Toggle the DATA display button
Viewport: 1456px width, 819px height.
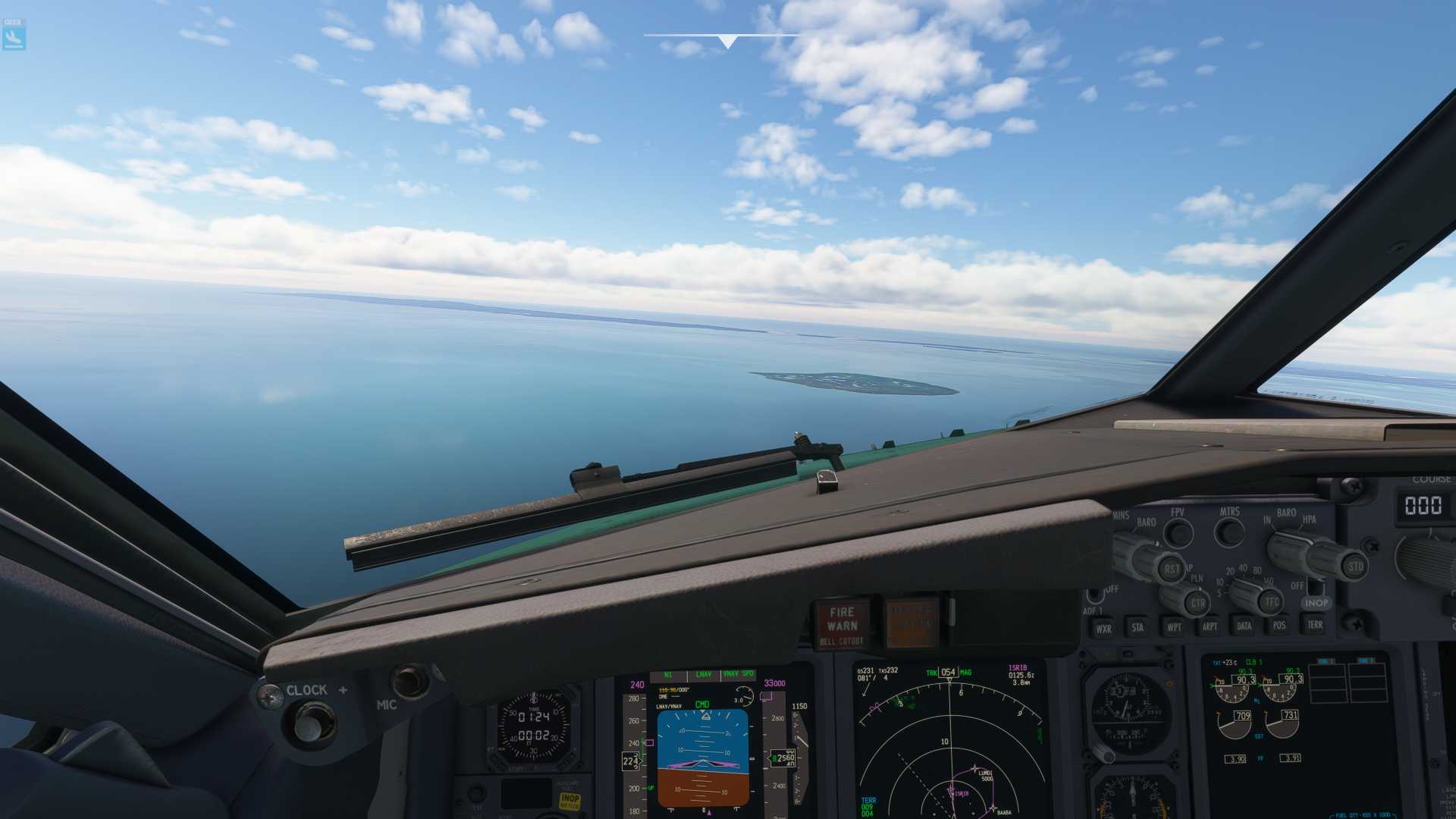click(1244, 626)
